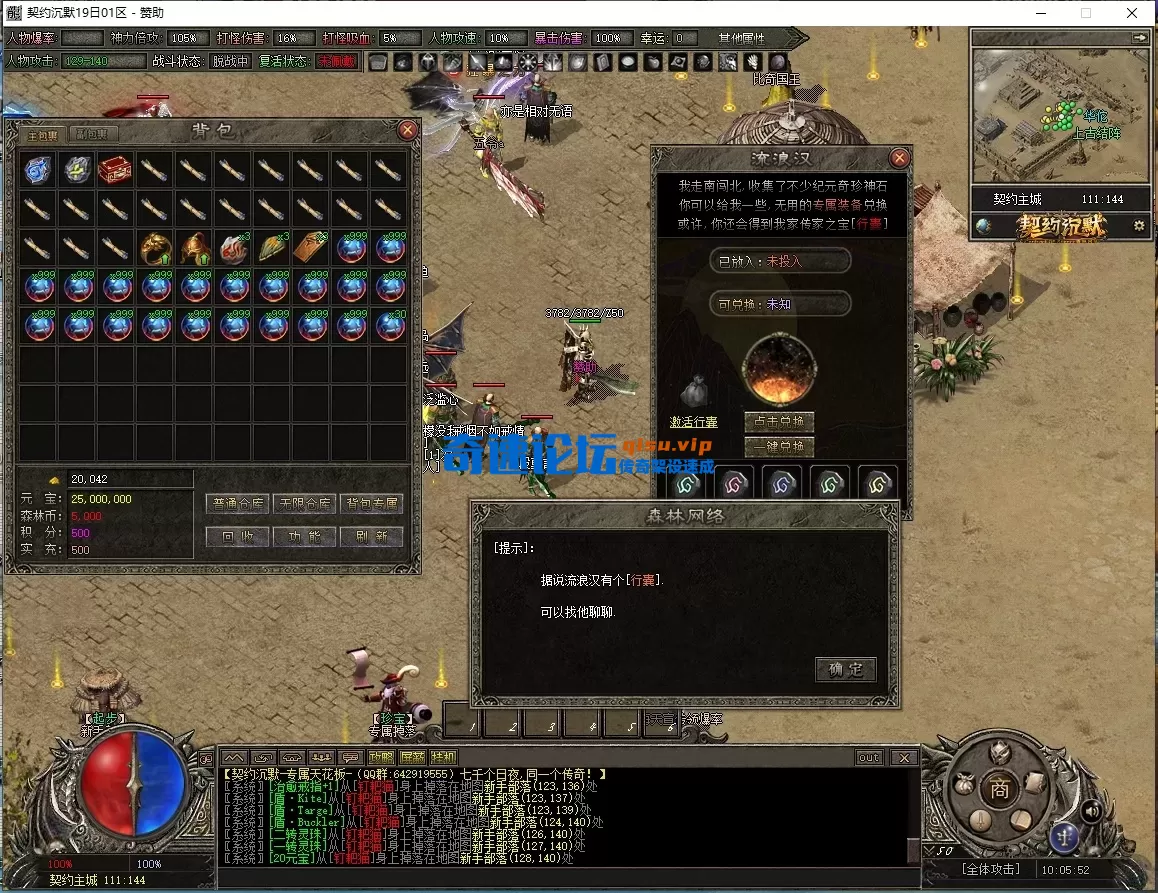
Task: Select the red treasure chest item
Action: (x=115, y=169)
